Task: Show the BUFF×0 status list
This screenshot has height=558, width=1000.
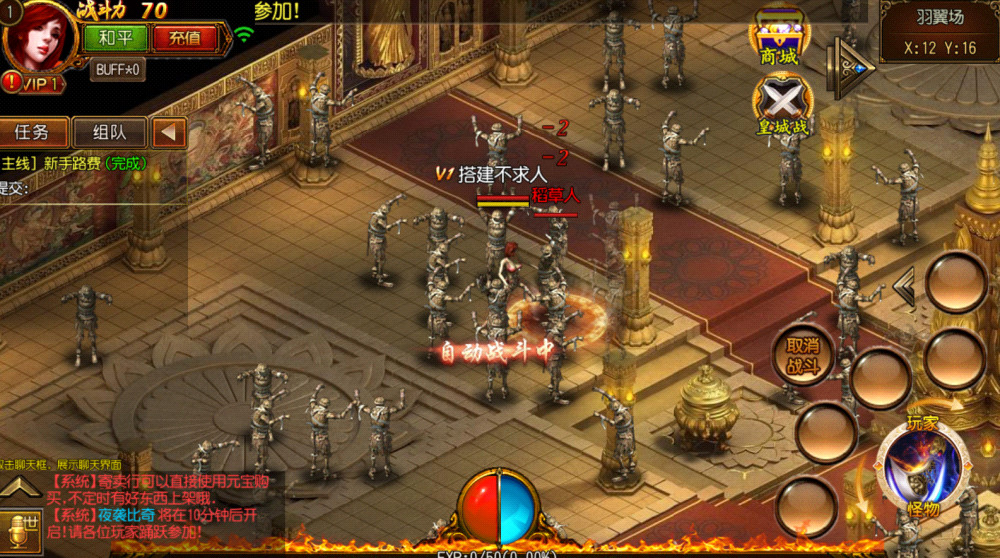Action: 119,70
